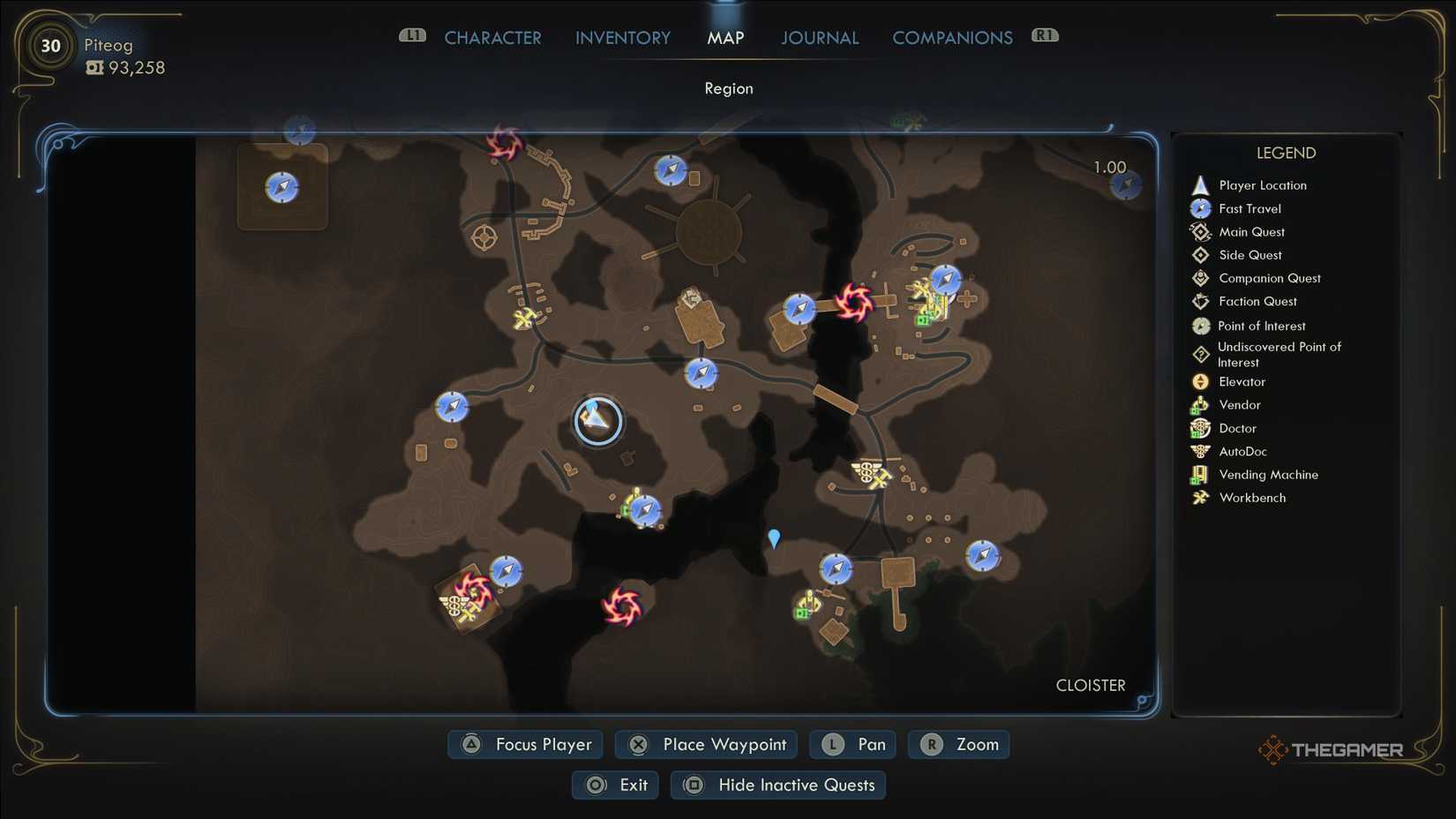Viewport: 1456px width, 819px height.
Task: Switch to the JOURNAL tab
Action: (x=819, y=37)
